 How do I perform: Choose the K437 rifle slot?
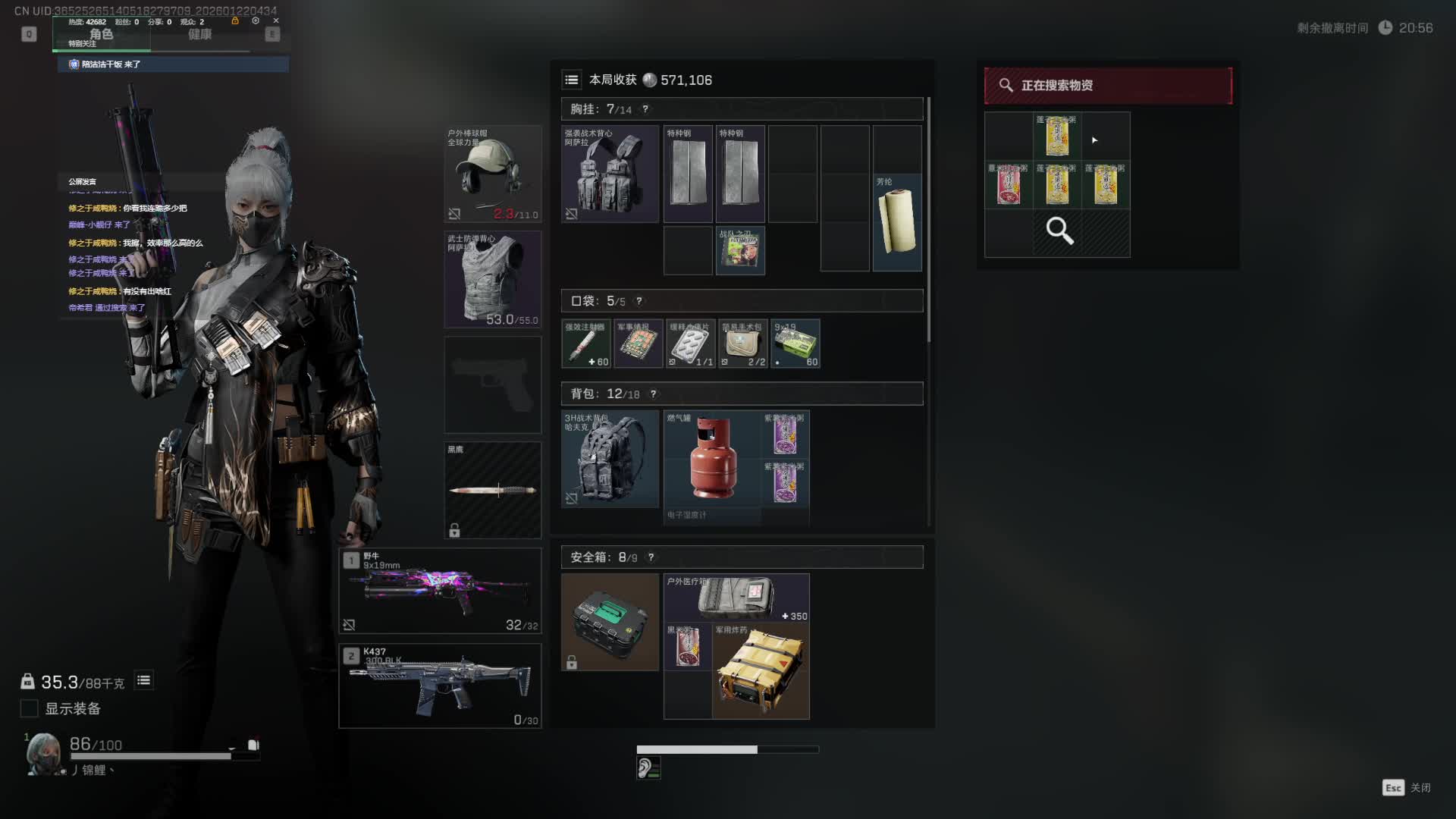(440, 686)
